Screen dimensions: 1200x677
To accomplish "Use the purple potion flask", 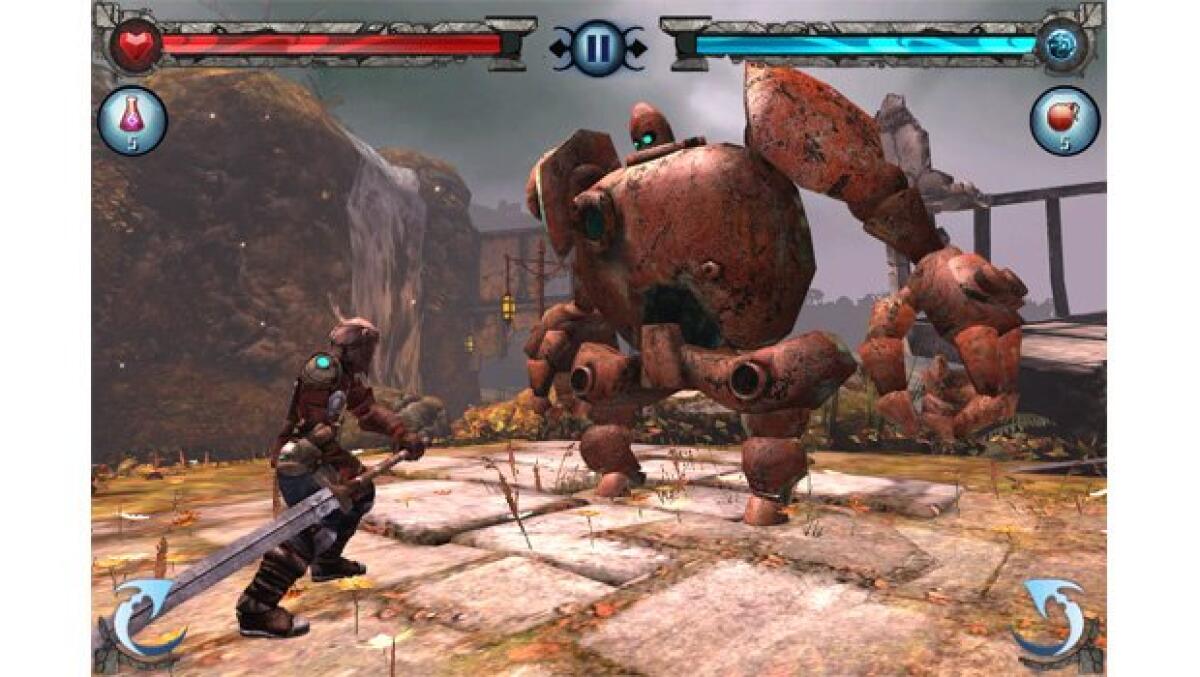I will click(x=132, y=121).
